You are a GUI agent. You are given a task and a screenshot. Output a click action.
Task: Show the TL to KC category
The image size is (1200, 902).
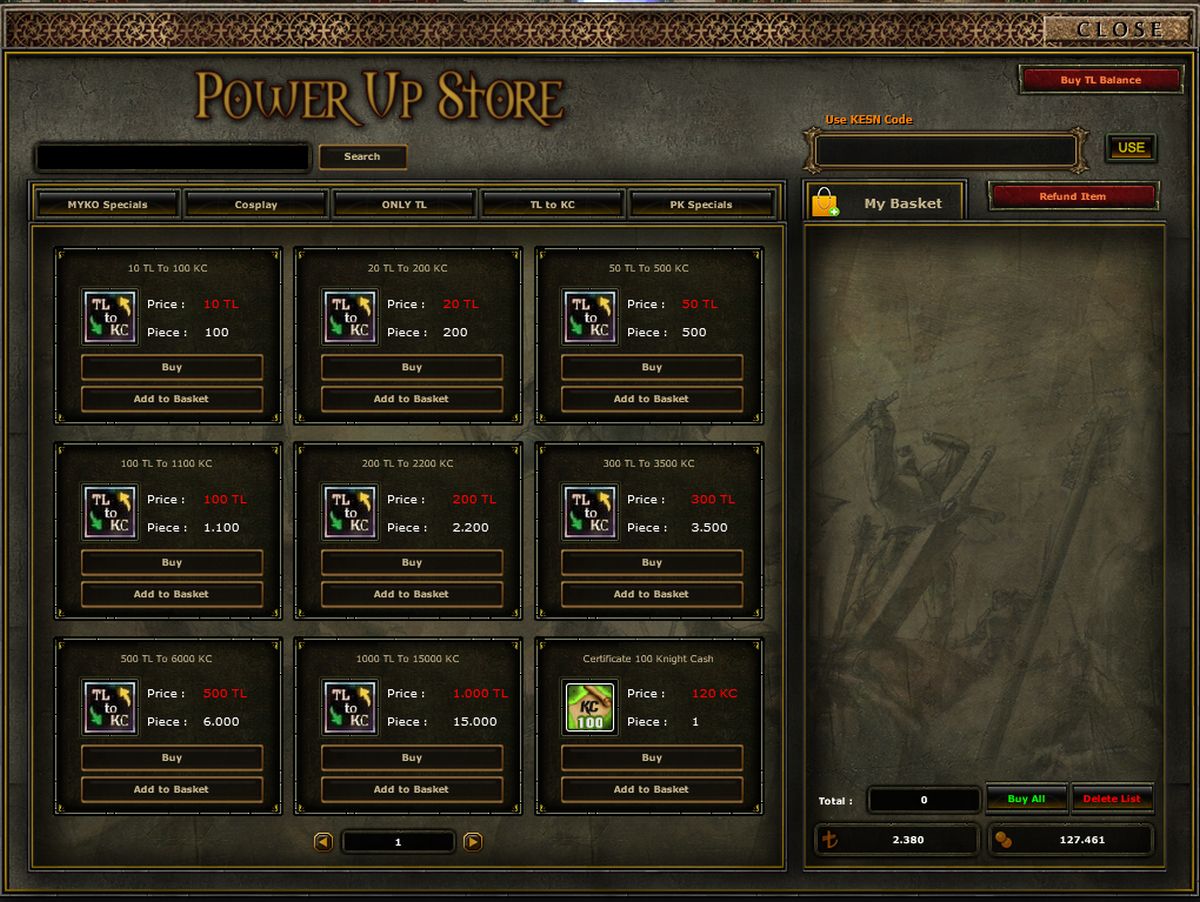(552, 204)
